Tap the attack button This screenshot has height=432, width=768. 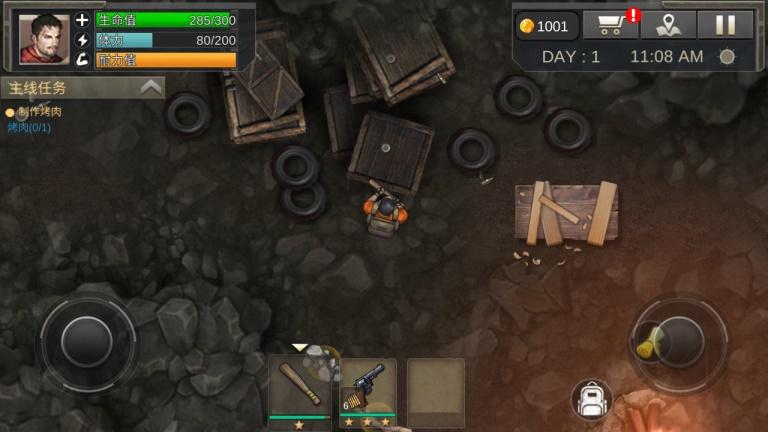[x=679, y=341]
